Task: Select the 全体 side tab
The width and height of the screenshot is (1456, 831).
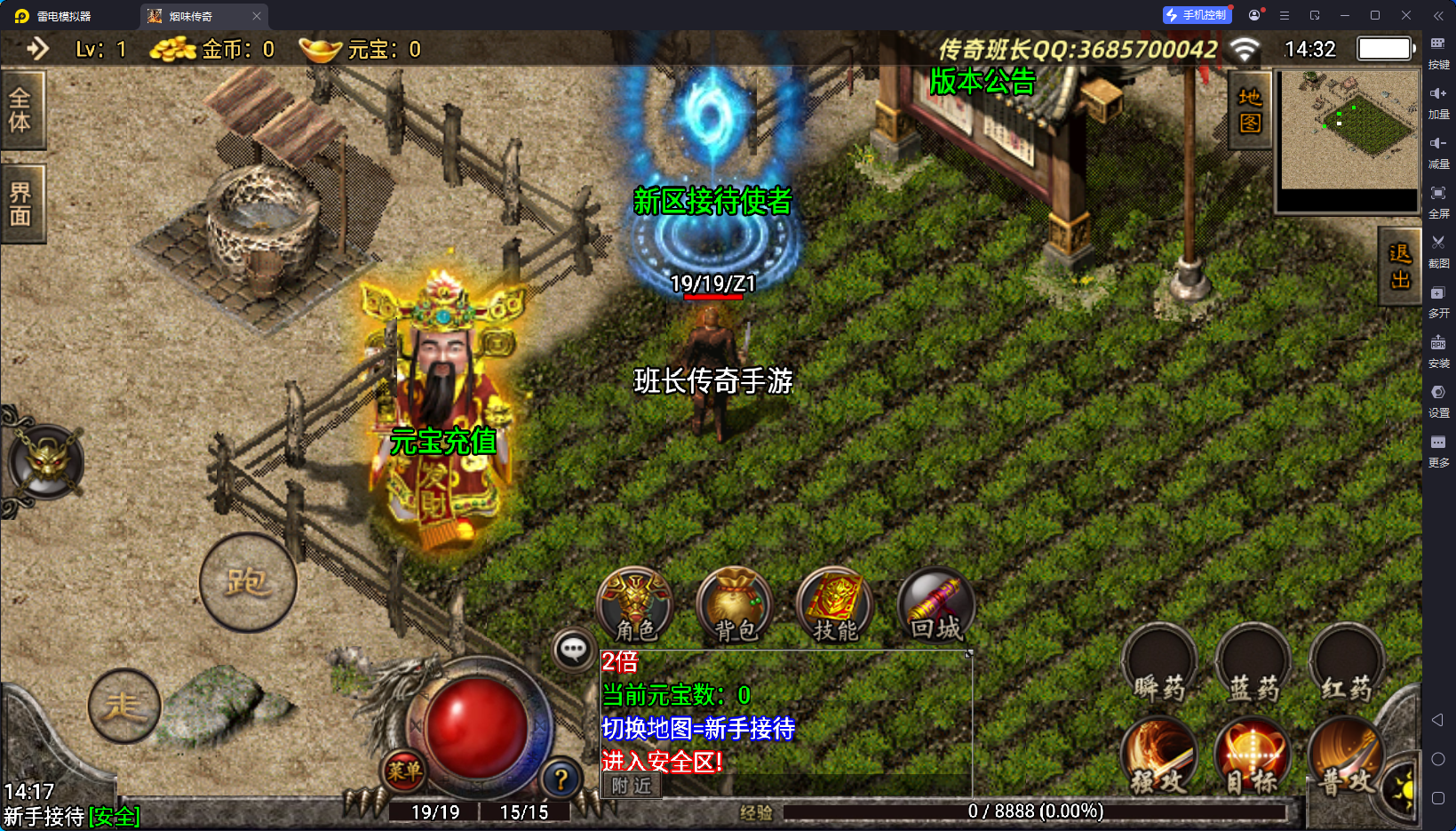Action: point(20,110)
